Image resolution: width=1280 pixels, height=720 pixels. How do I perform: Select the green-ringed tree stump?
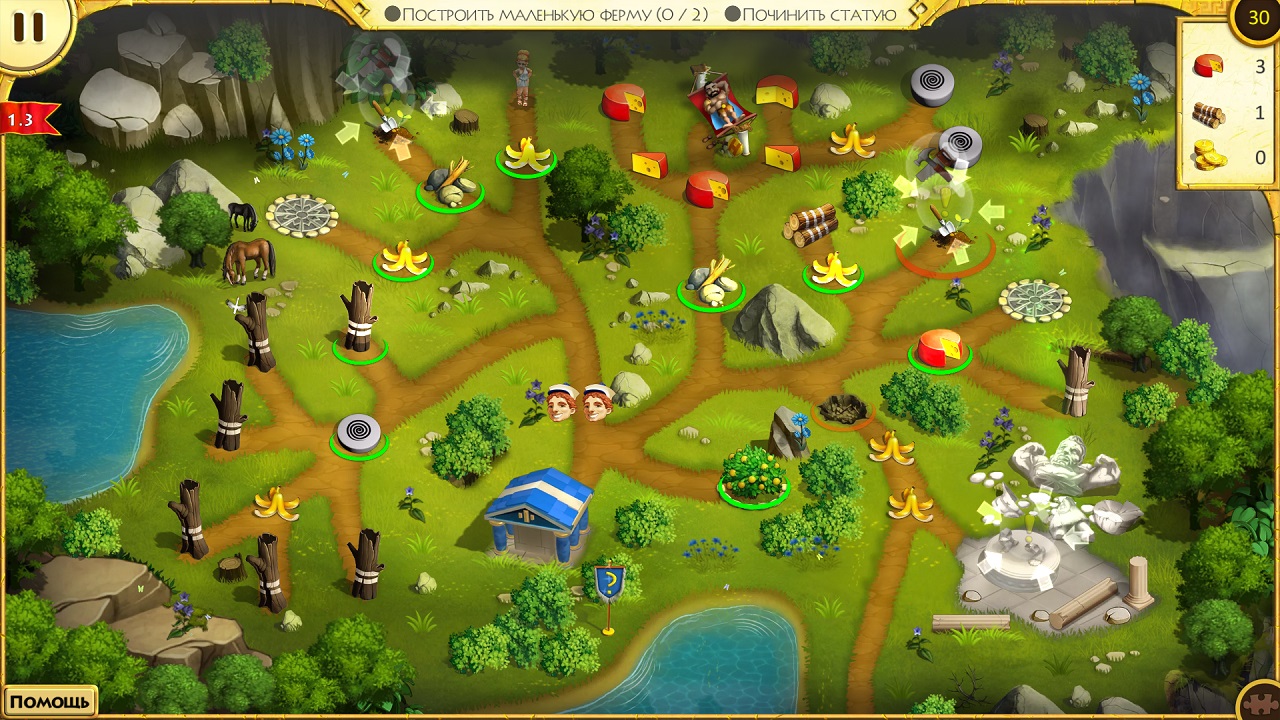tap(359, 318)
